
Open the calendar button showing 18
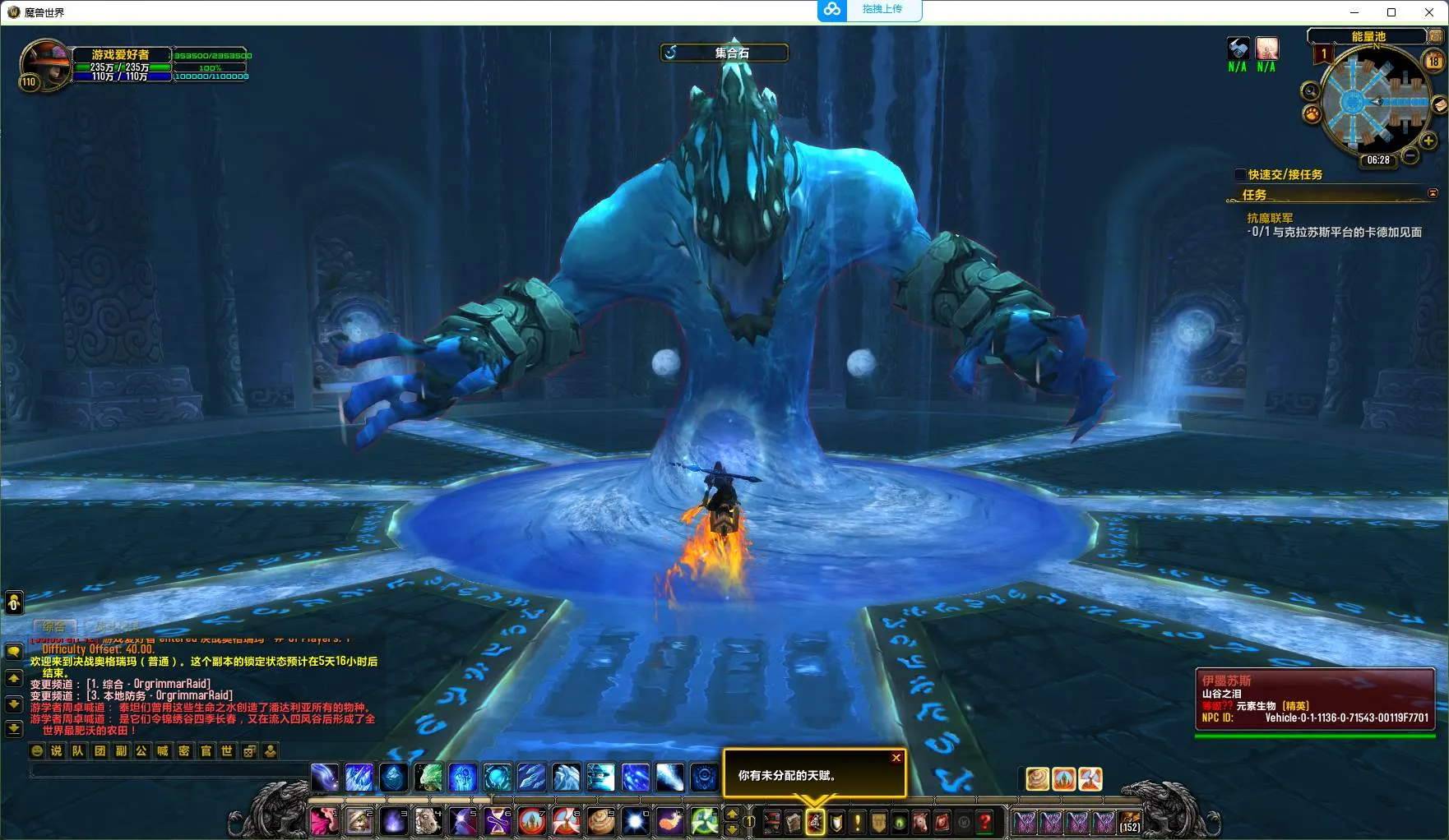pyautogui.click(x=1433, y=60)
